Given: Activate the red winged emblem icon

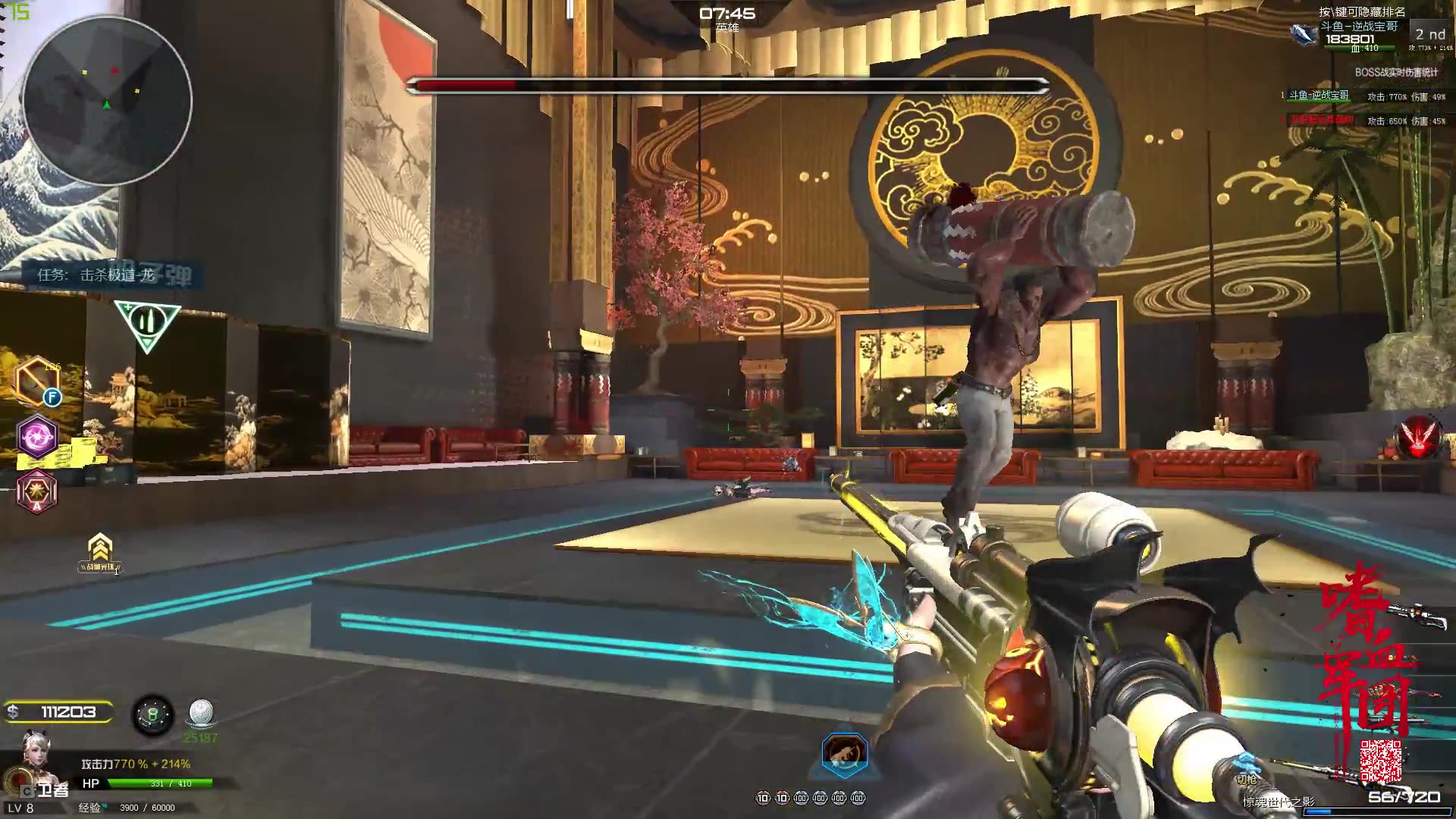Looking at the screenshot, I should pos(1418,439).
